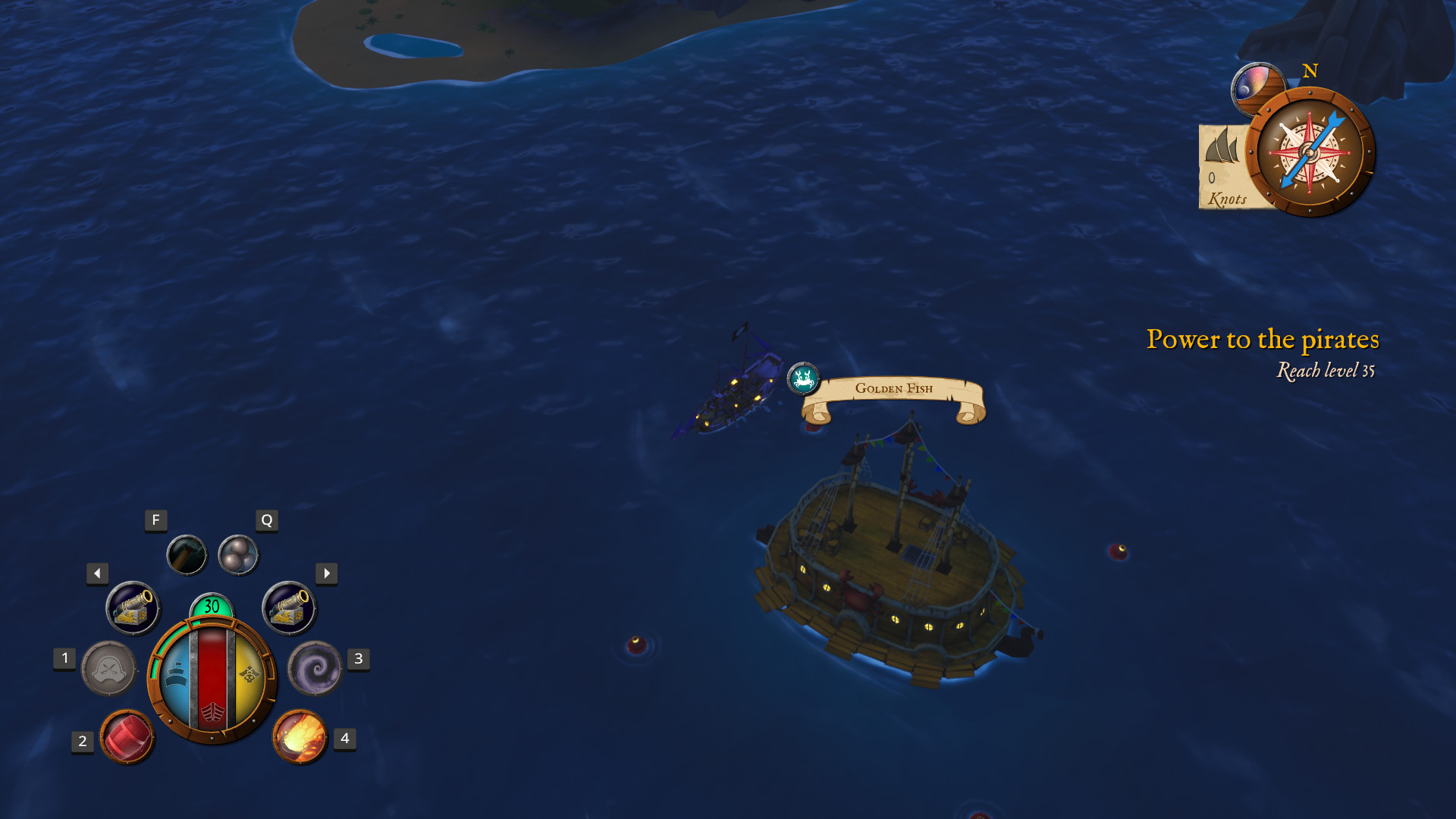Image resolution: width=1456 pixels, height=819 pixels.
Task: Select the cannonball ammunition icon above Q
Action: 239,554
